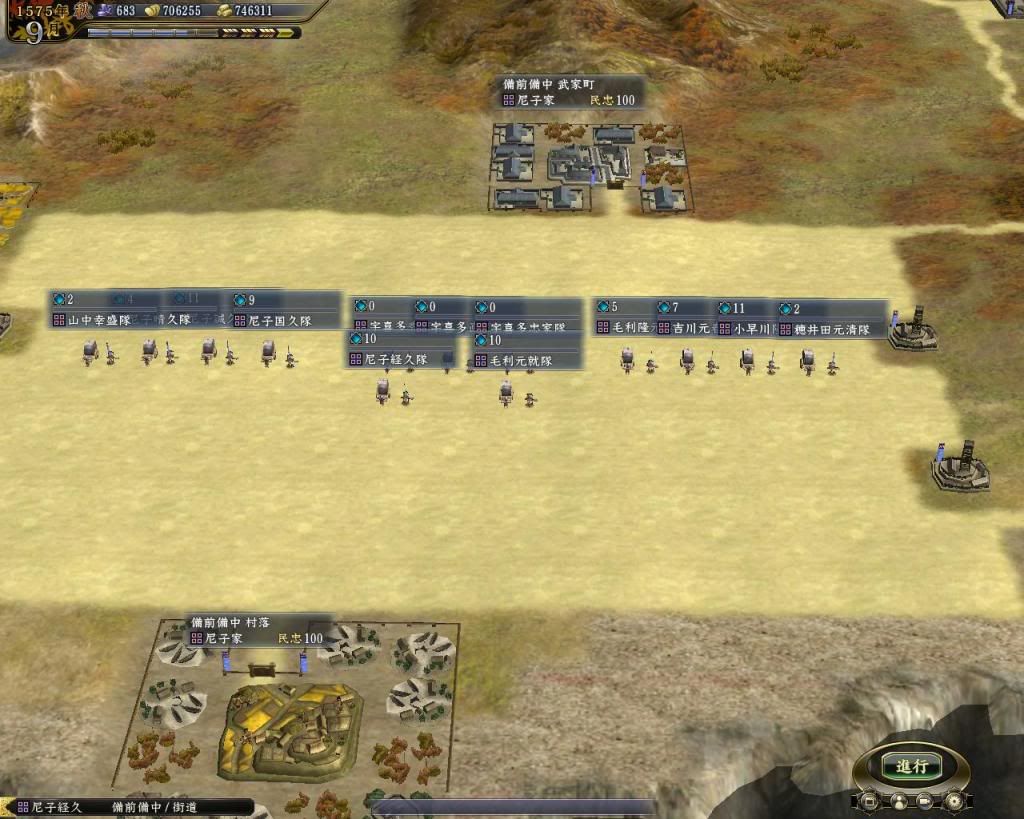Select the 毛利元就隊 unit label
The image size is (1024, 819).
521,360
